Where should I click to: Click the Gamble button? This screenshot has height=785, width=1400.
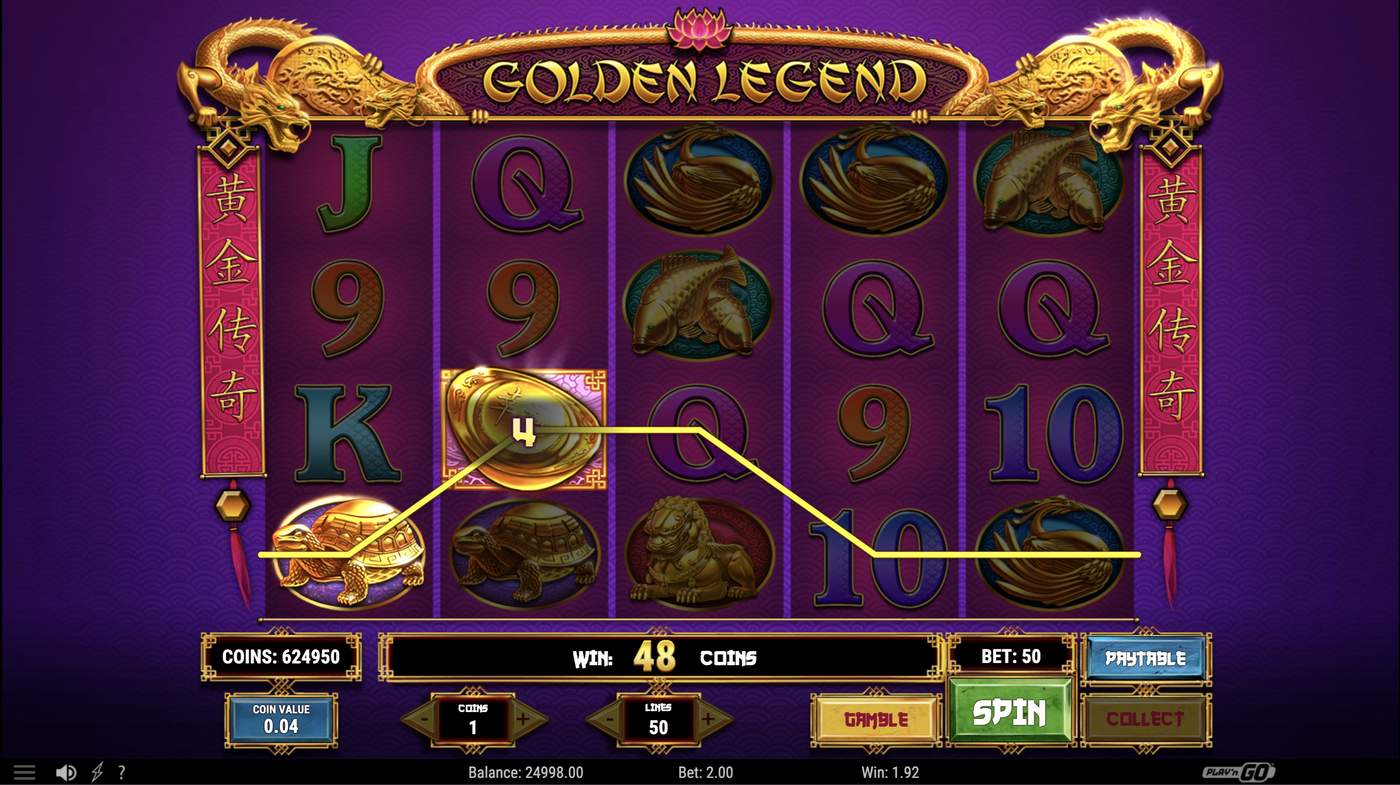point(876,719)
